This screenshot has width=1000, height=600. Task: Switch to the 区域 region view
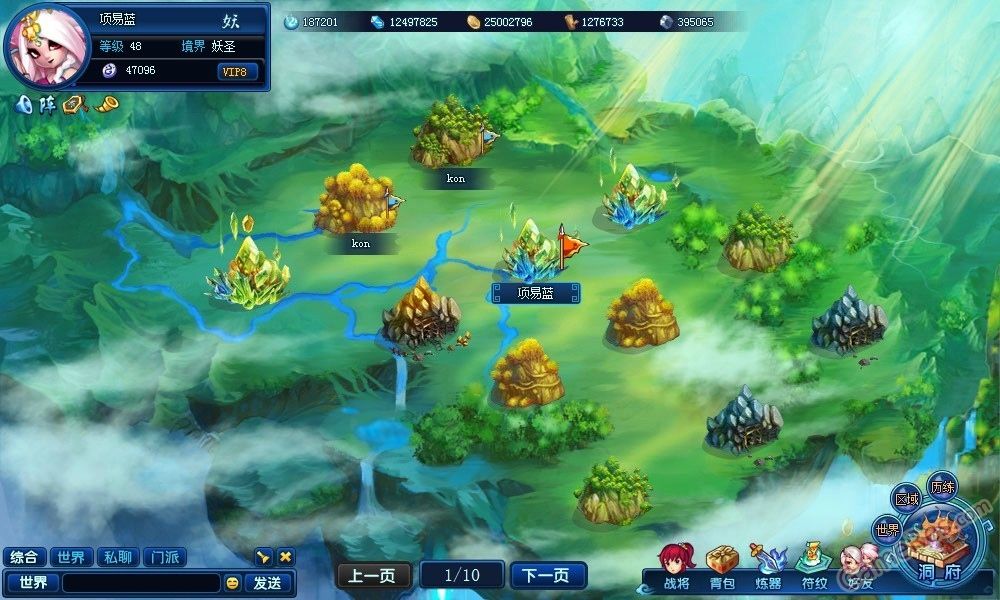tap(907, 499)
